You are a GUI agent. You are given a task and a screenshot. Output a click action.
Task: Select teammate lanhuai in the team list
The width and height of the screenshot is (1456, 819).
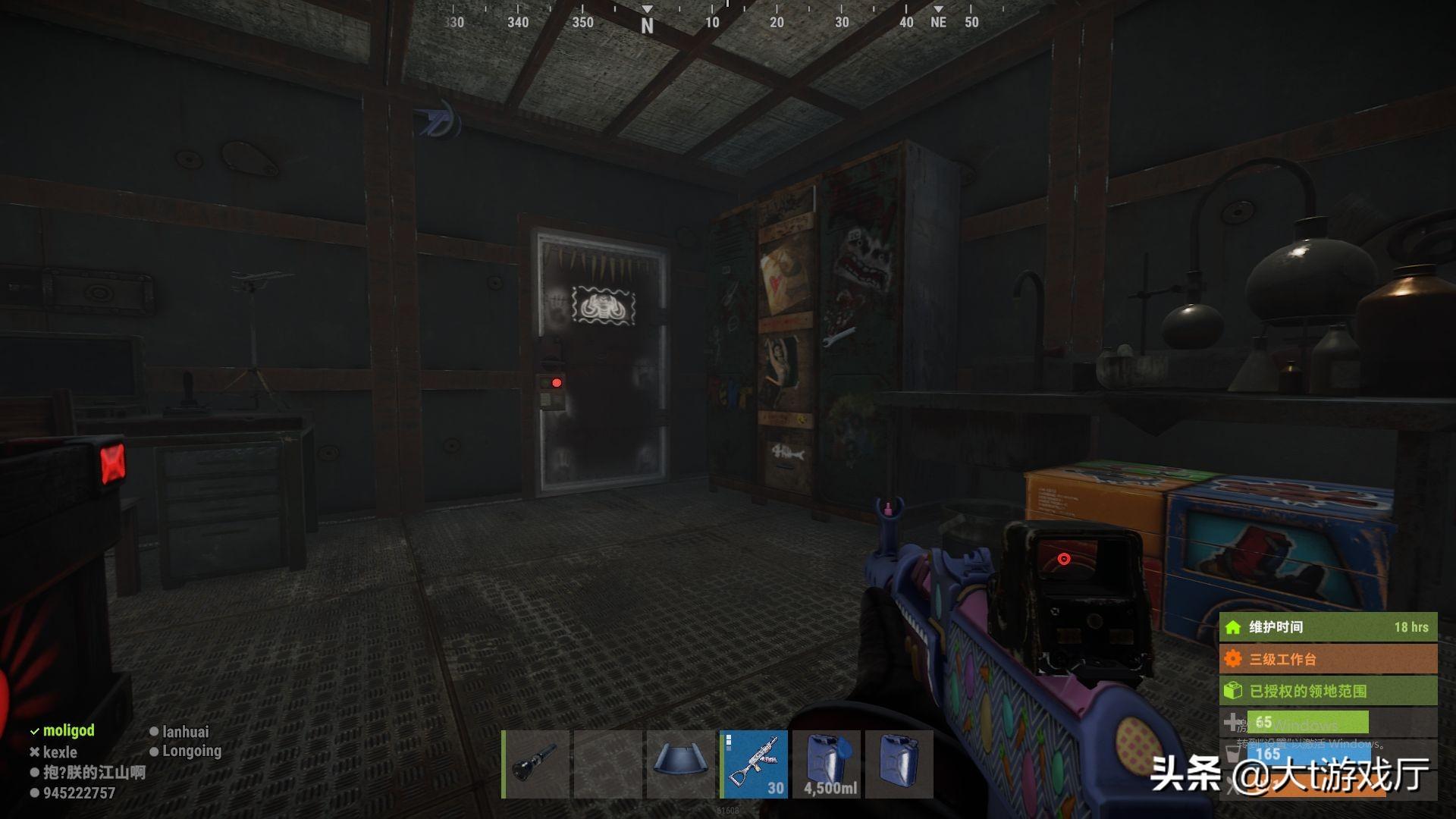point(185,732)
